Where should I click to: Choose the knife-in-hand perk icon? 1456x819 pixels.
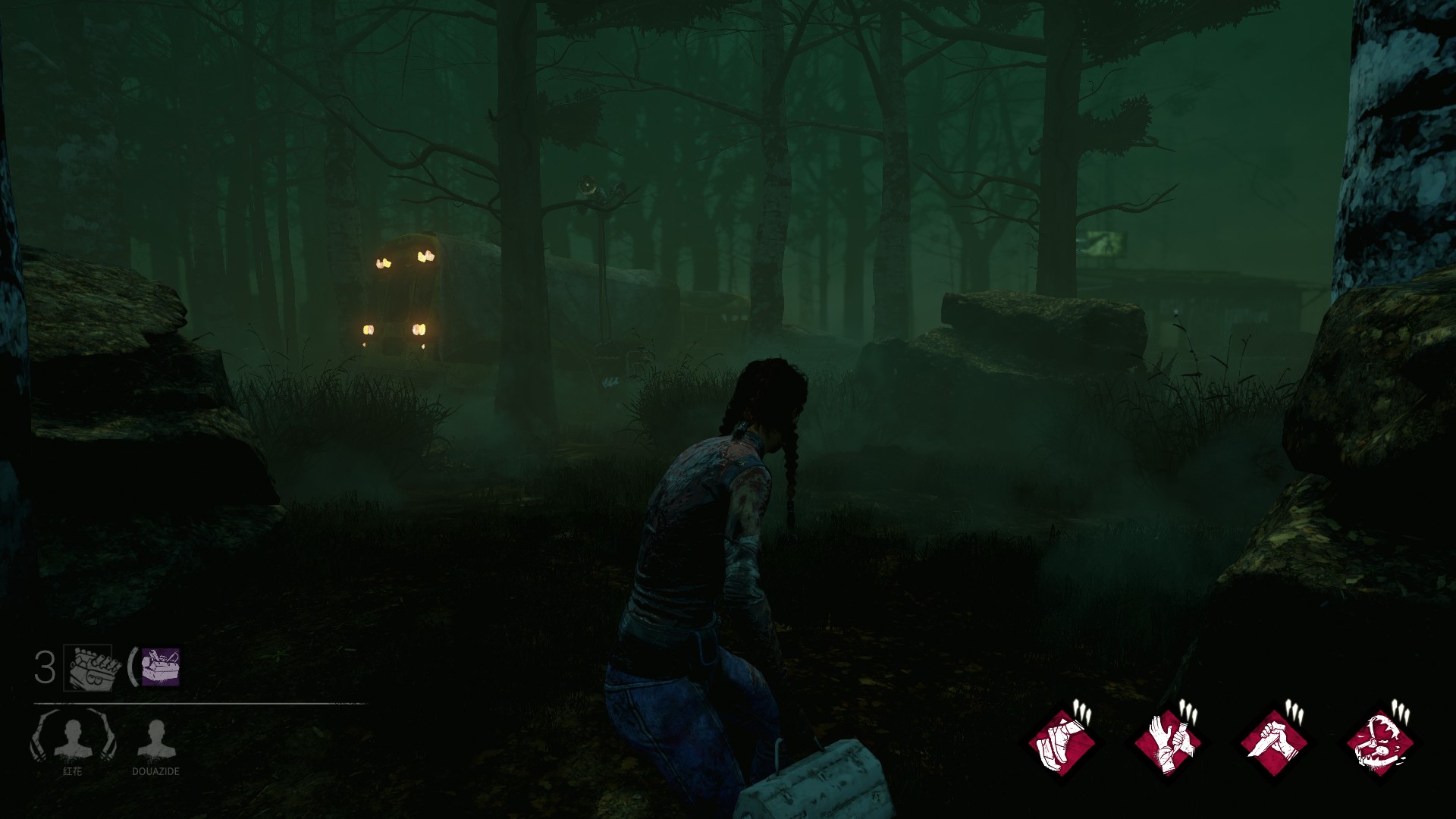[1274, 743]
